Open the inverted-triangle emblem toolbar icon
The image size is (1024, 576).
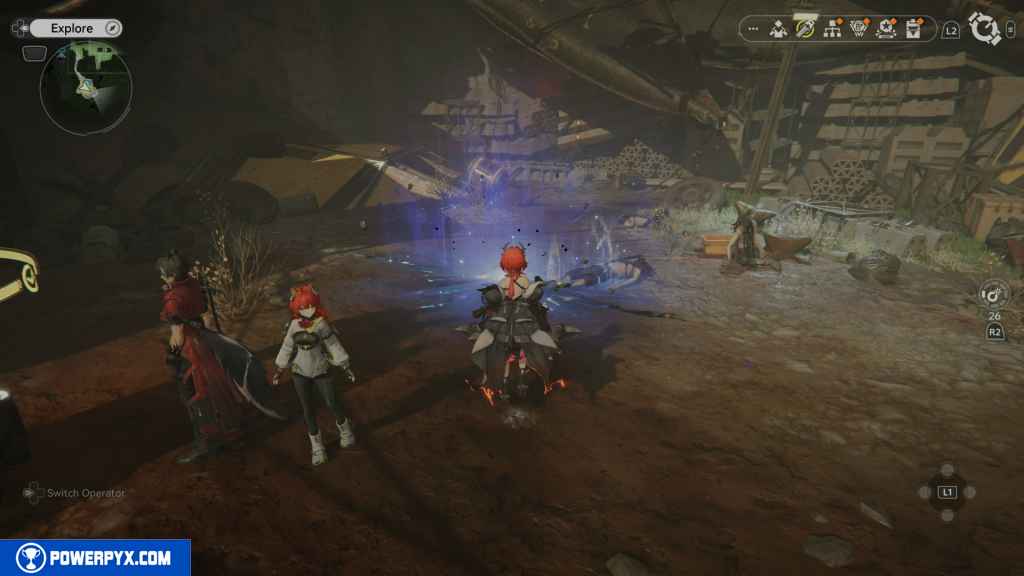click(858, 29)
